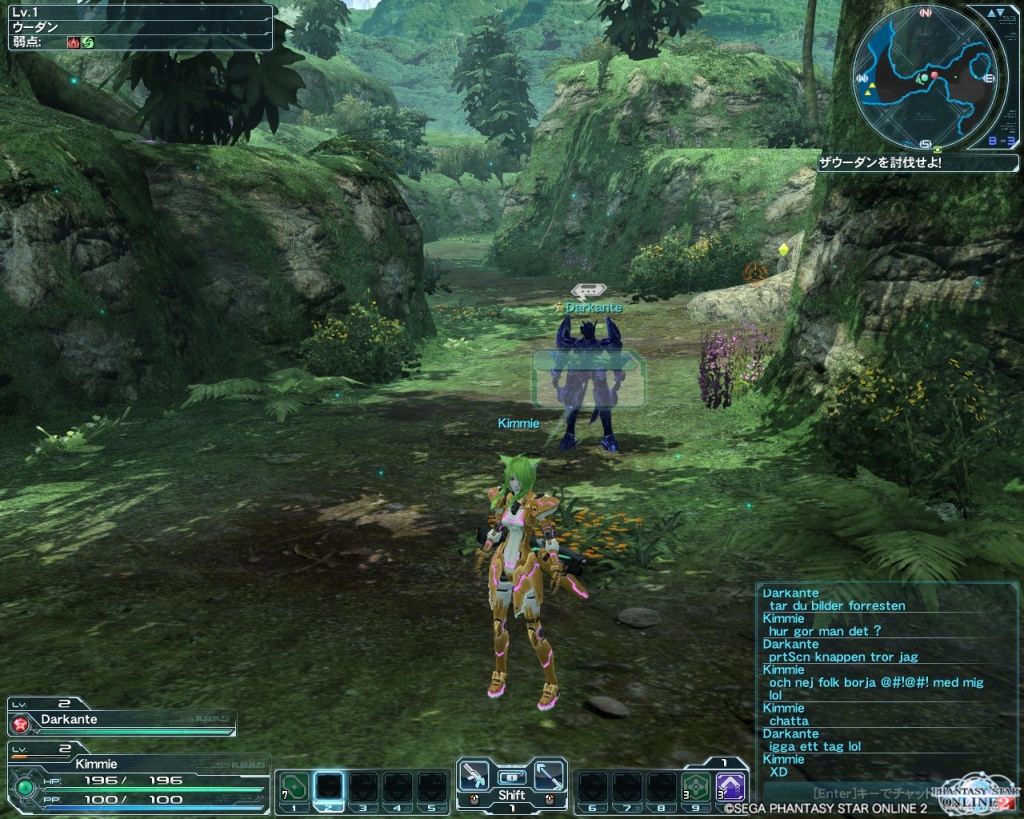Select the green item in hotbar slot 1

pyautogui.click(x=293, y=787)
